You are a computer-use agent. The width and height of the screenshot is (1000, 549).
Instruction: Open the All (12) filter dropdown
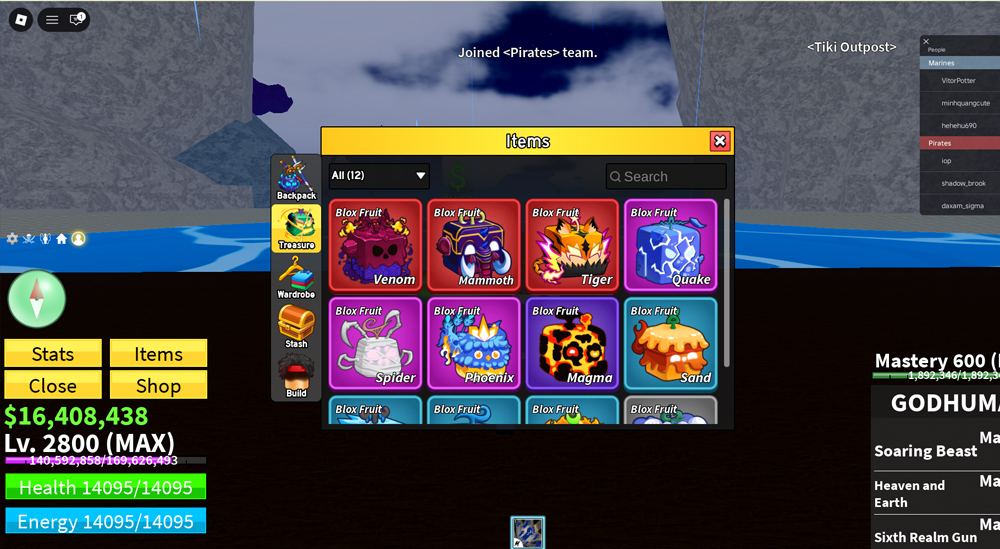379,176
